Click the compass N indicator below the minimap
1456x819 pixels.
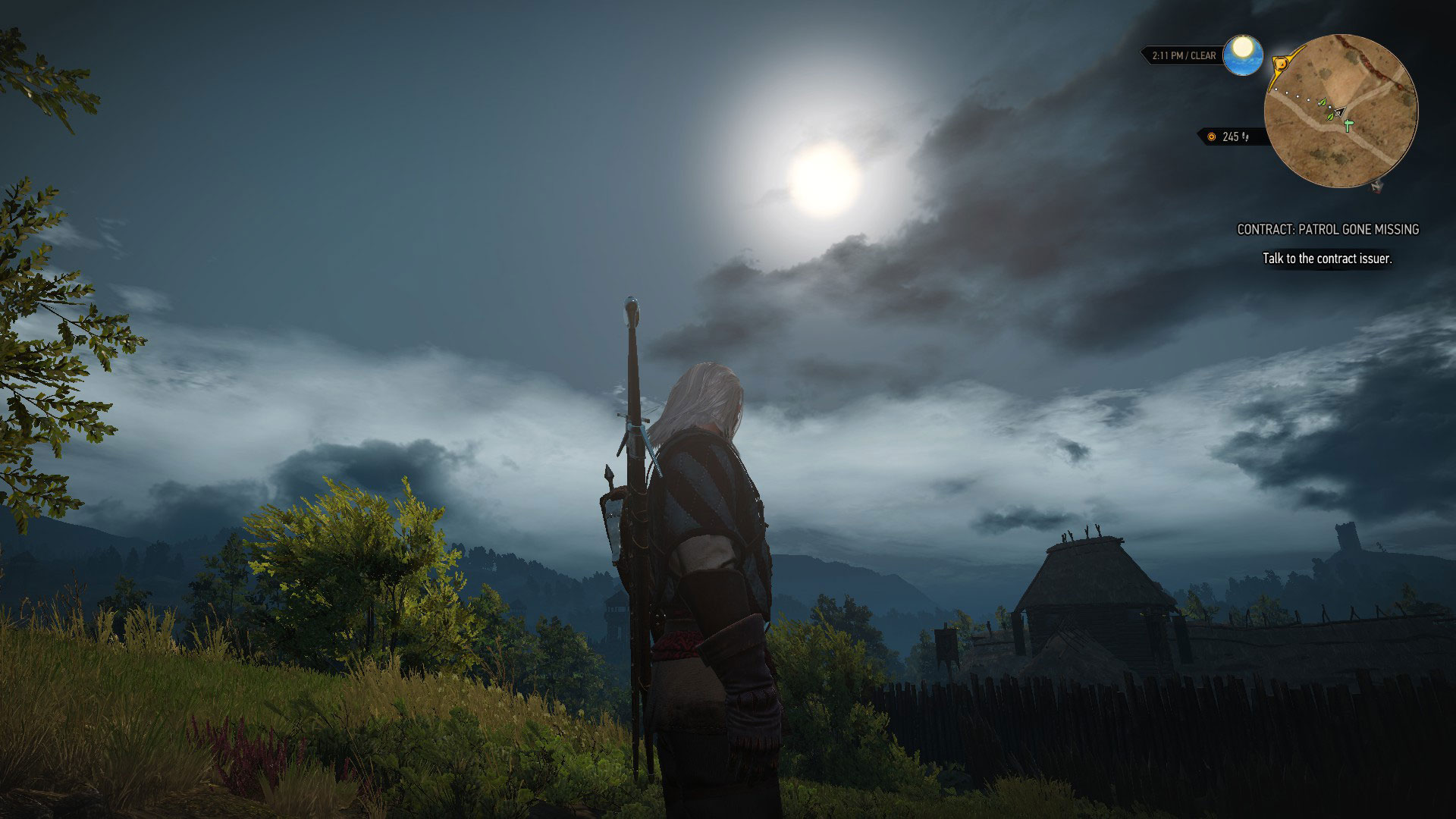point(1376,187)
